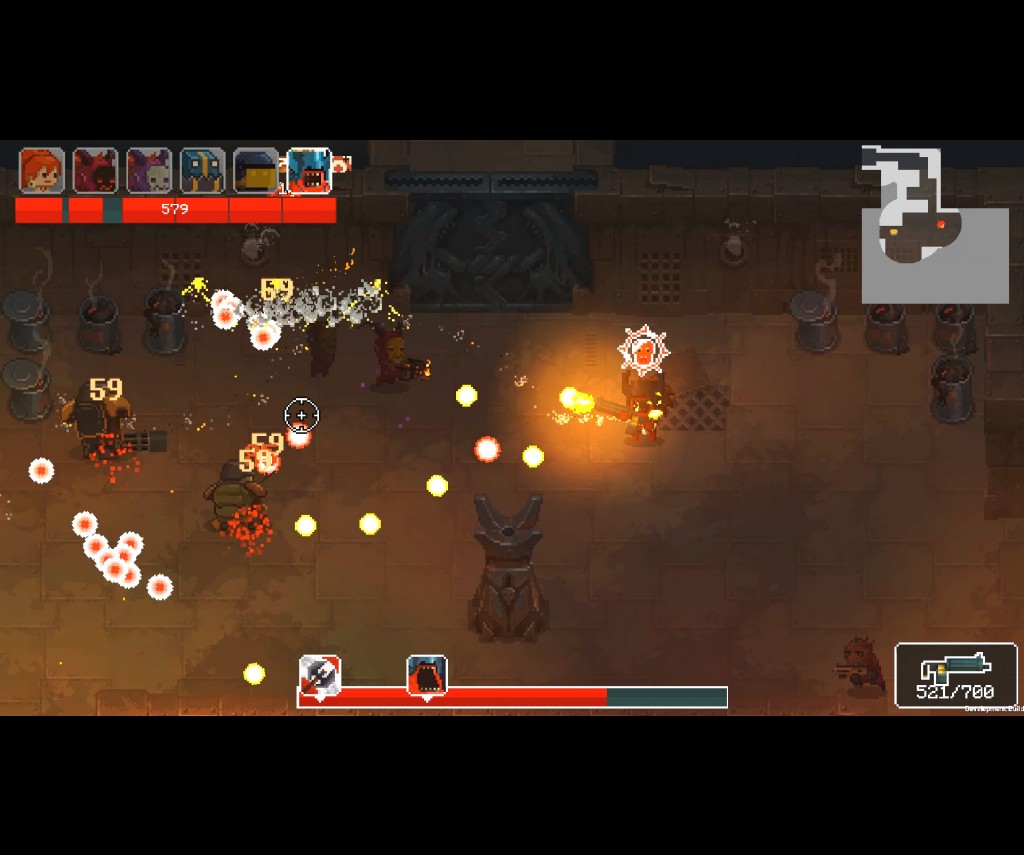1024x855 pixels.
Task: Open the dungeon minimap
Action: [934, 225]
